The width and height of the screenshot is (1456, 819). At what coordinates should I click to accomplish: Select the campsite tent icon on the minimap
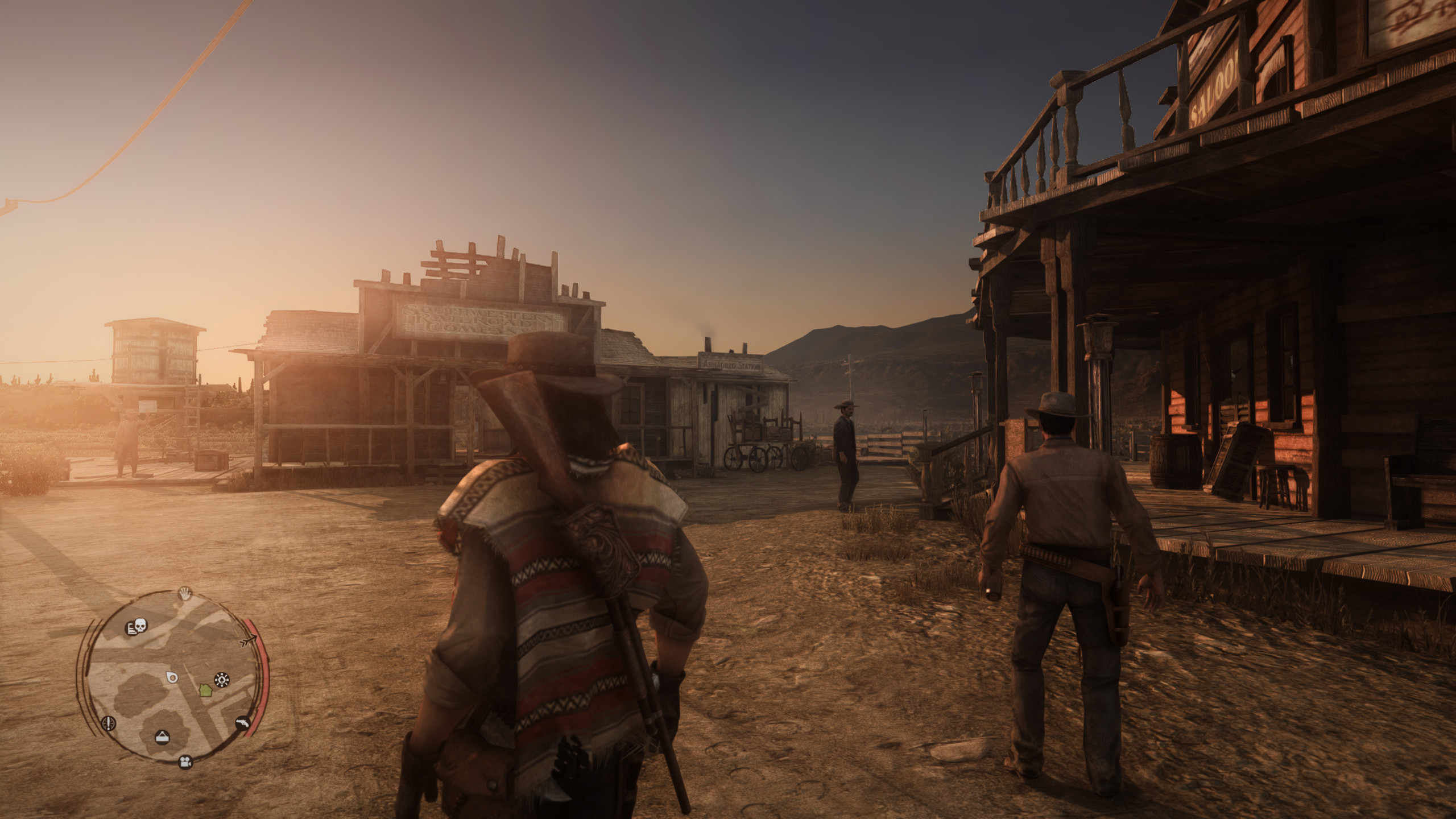coord(163,737)
